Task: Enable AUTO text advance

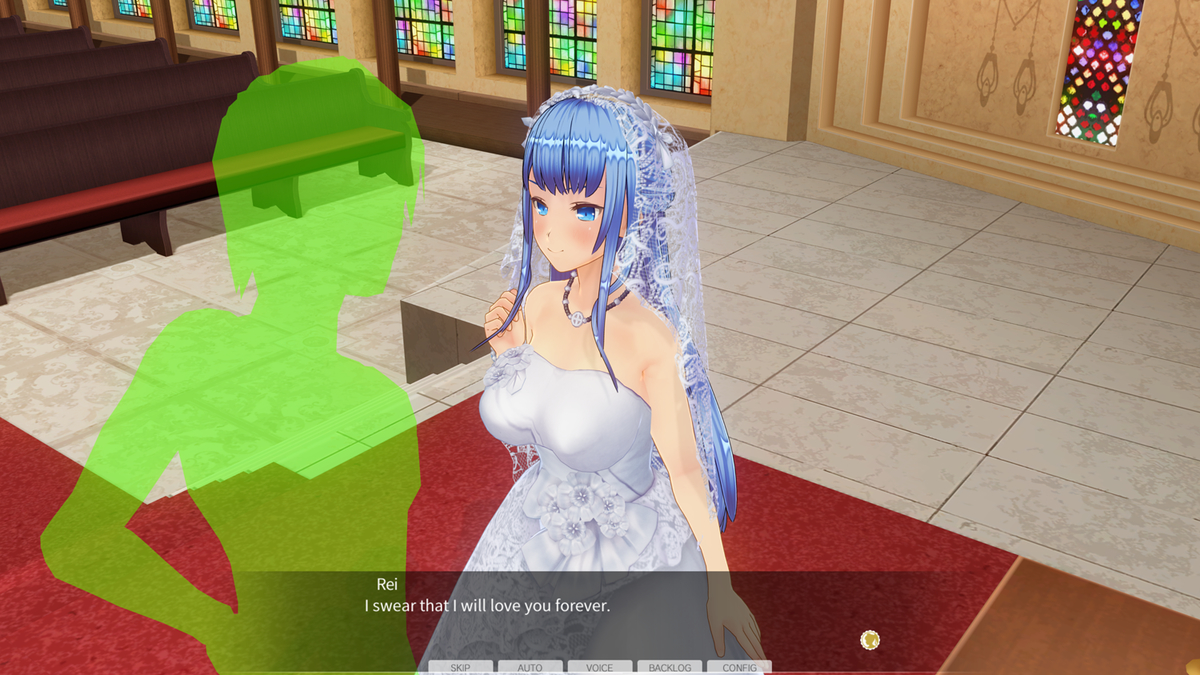Action: (x=530, y=667)
